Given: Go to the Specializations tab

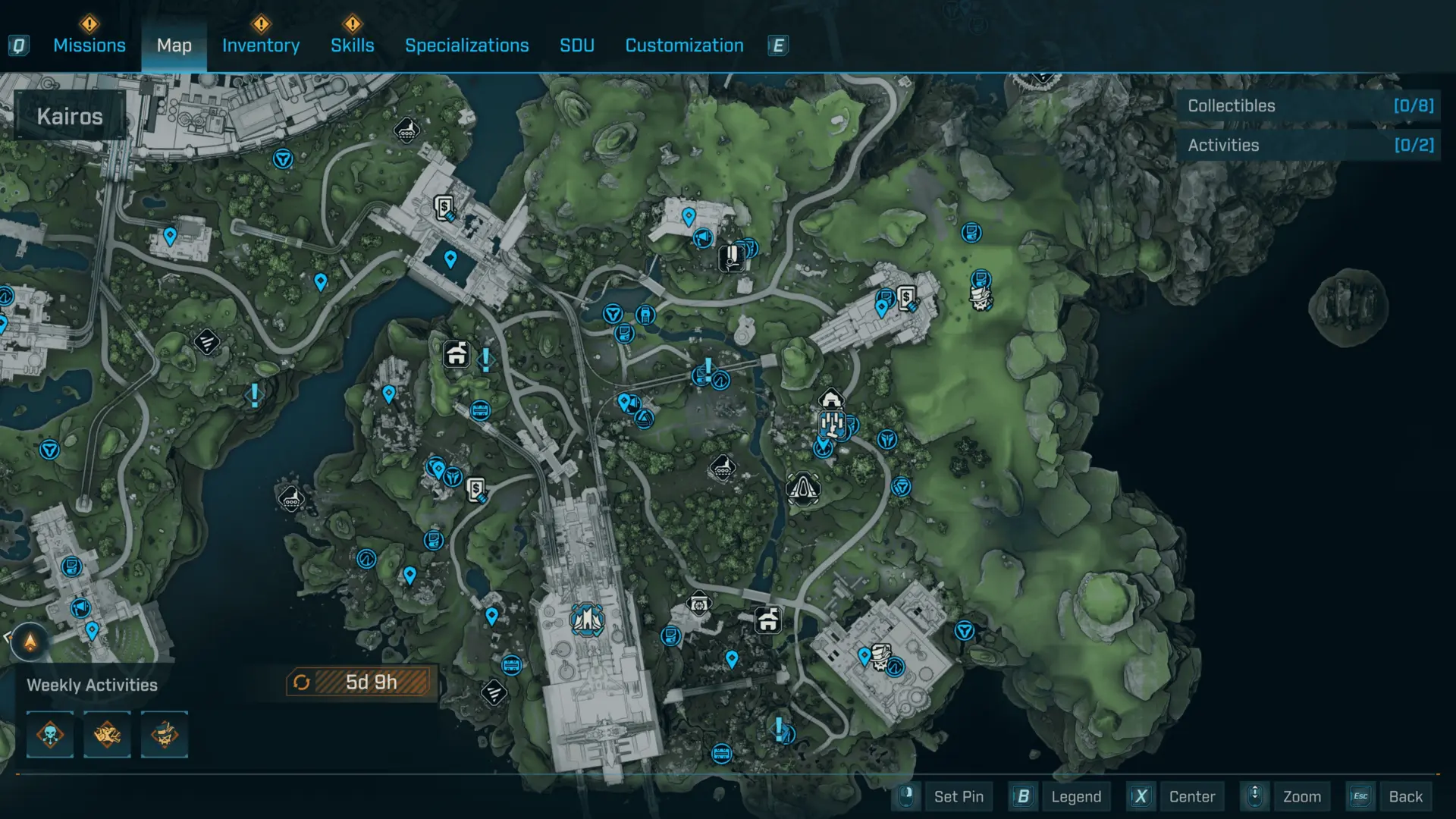Looking at the screenshot, I should point(466,45).
